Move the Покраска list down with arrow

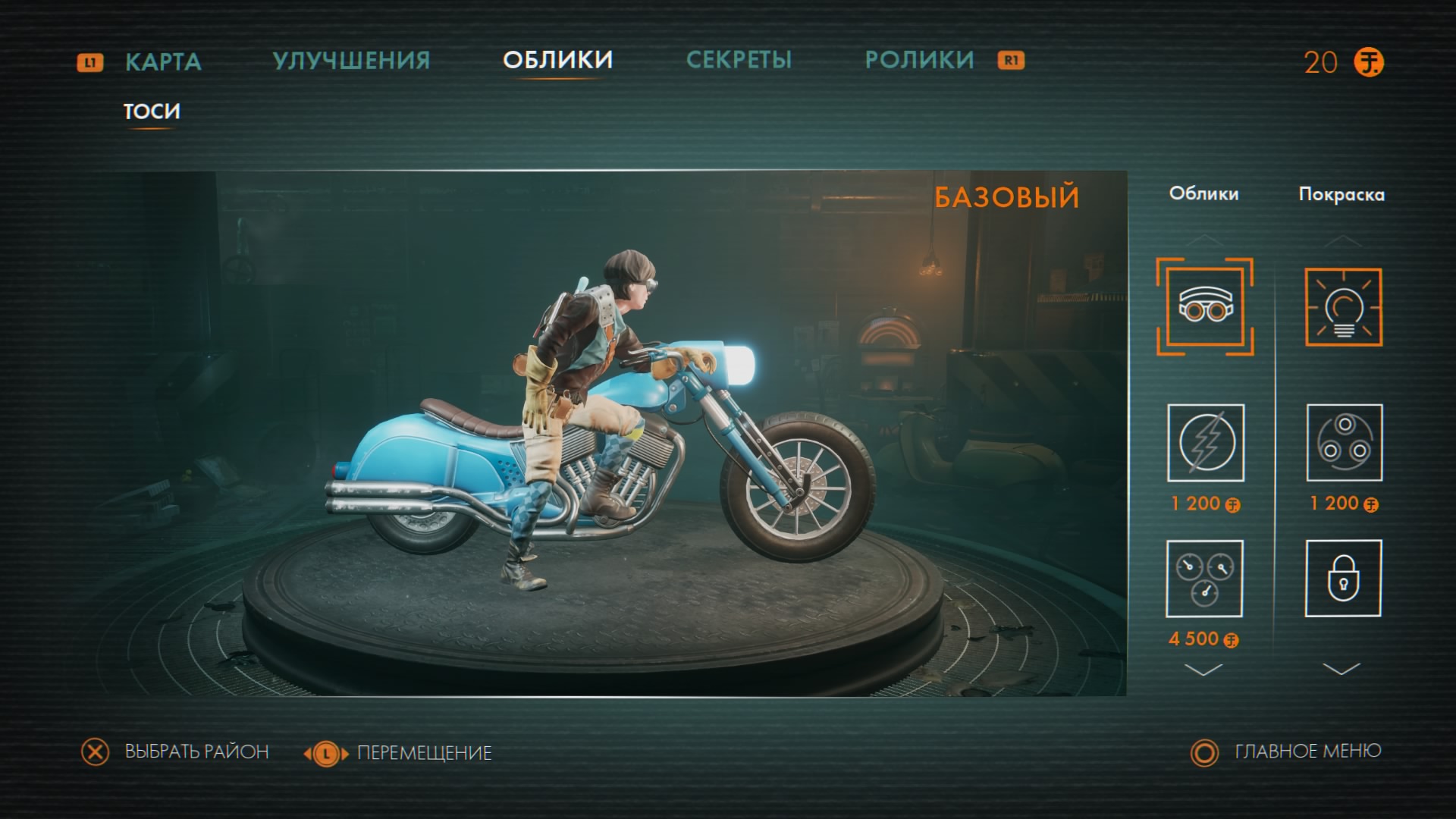point(1341,669)
